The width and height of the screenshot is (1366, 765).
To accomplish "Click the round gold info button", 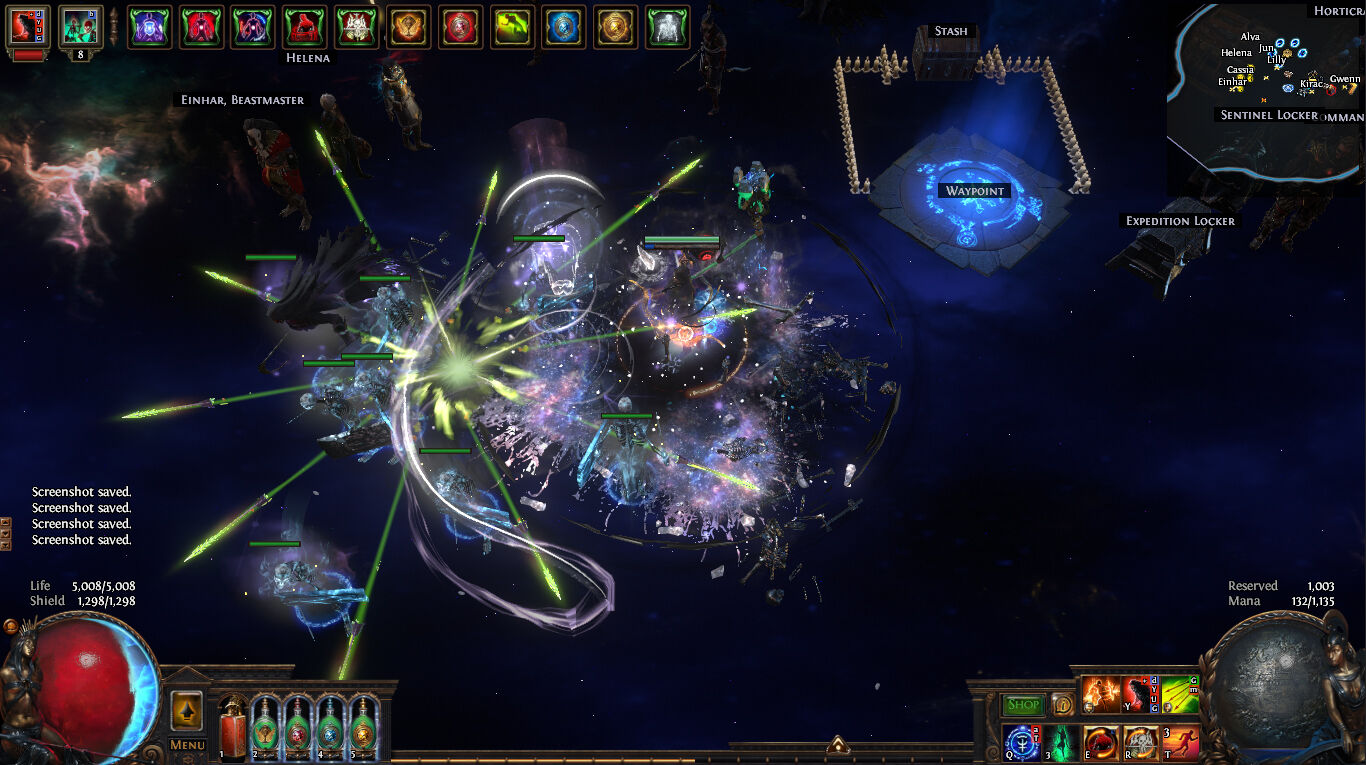I will pyautogui.click(x=1061, y=704).
